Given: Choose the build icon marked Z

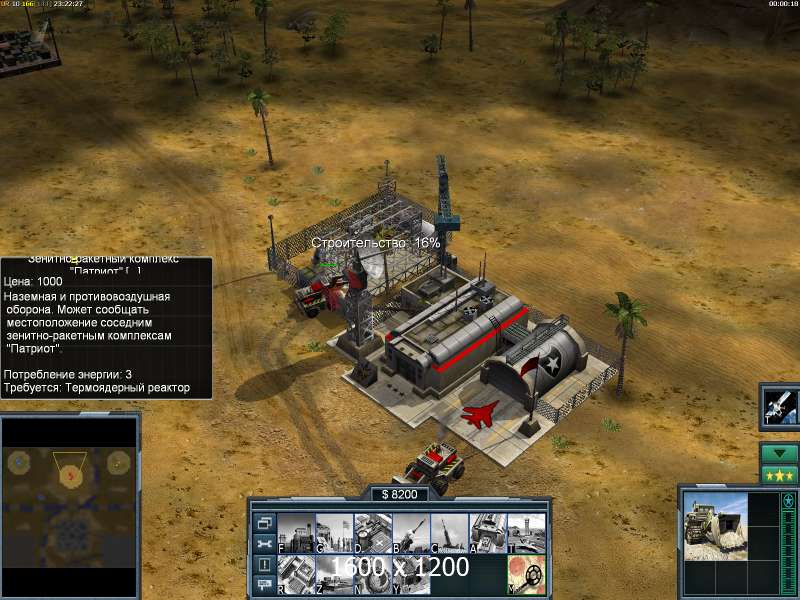Looking at the screenshot, I should click(334, 571).
